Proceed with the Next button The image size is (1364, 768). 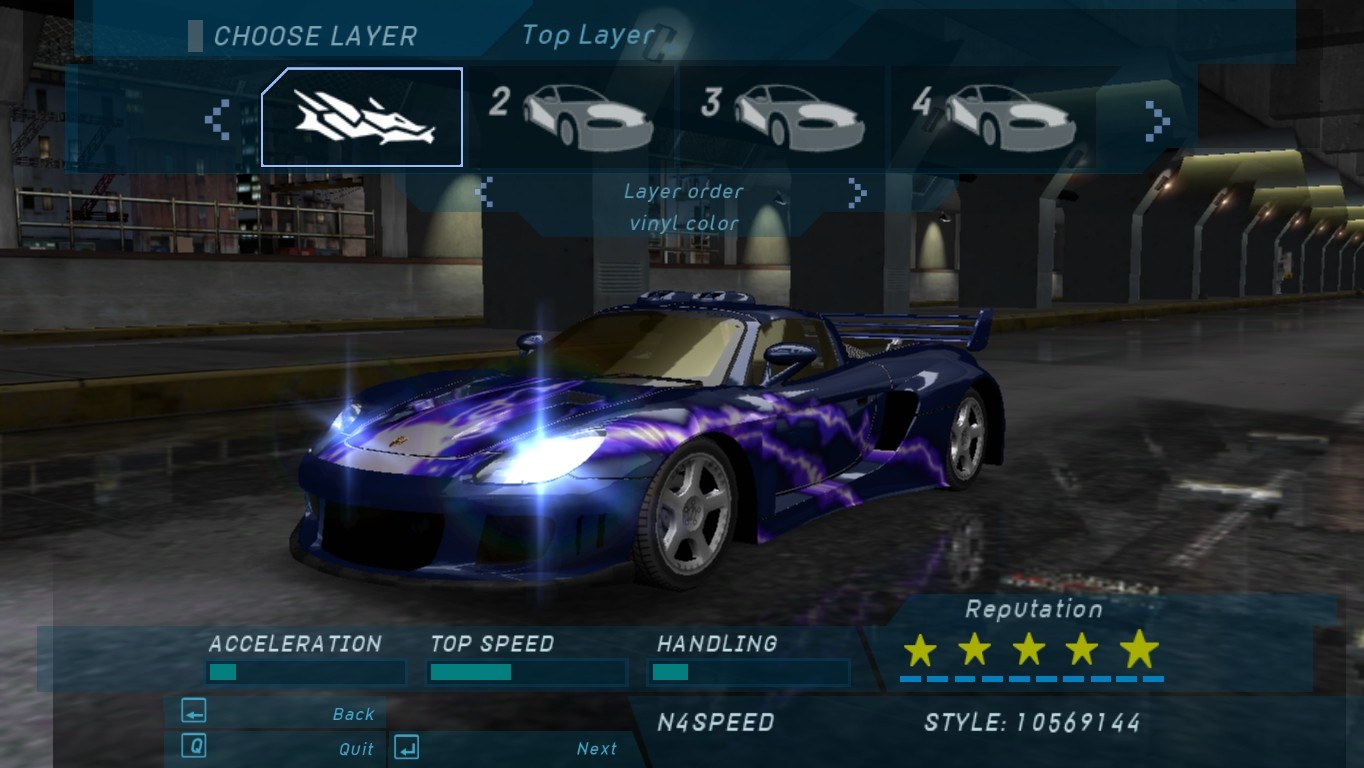pyautogui.click(x=509, y=748)
